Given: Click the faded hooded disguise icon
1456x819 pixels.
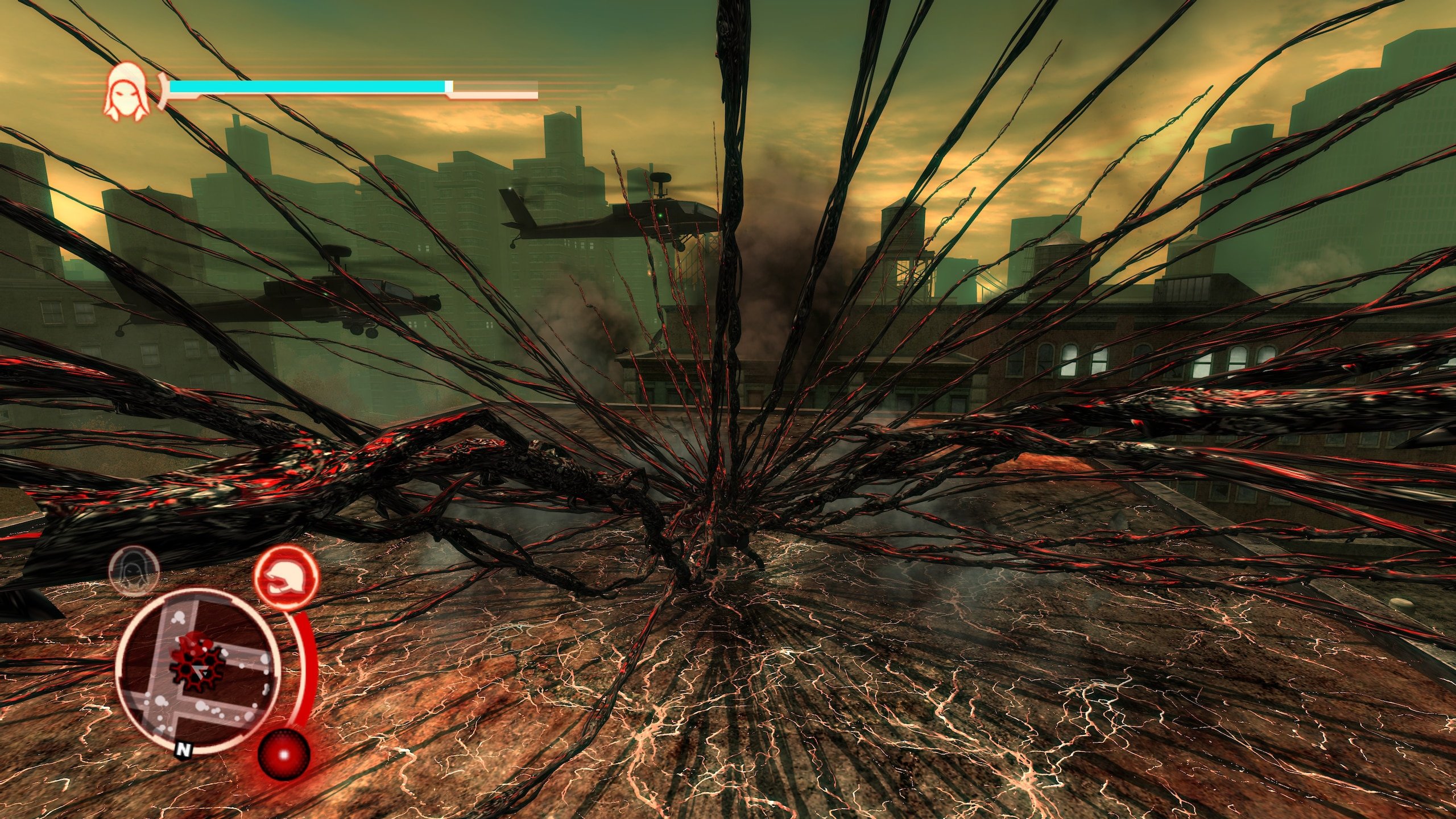Looking at the screenshot, I should tap(134, 570).
